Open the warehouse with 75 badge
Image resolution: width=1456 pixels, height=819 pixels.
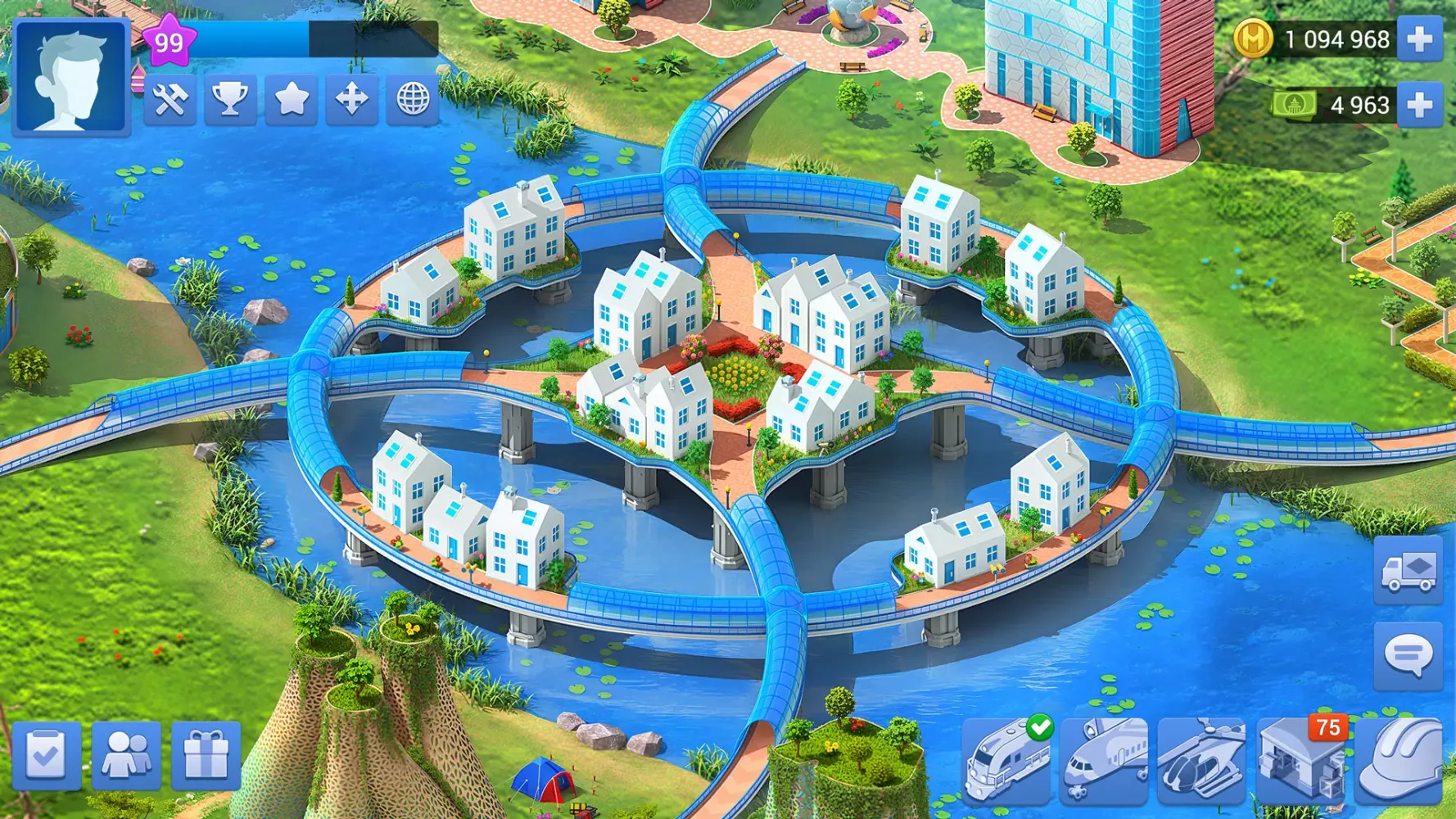[x=1301, y=759]
